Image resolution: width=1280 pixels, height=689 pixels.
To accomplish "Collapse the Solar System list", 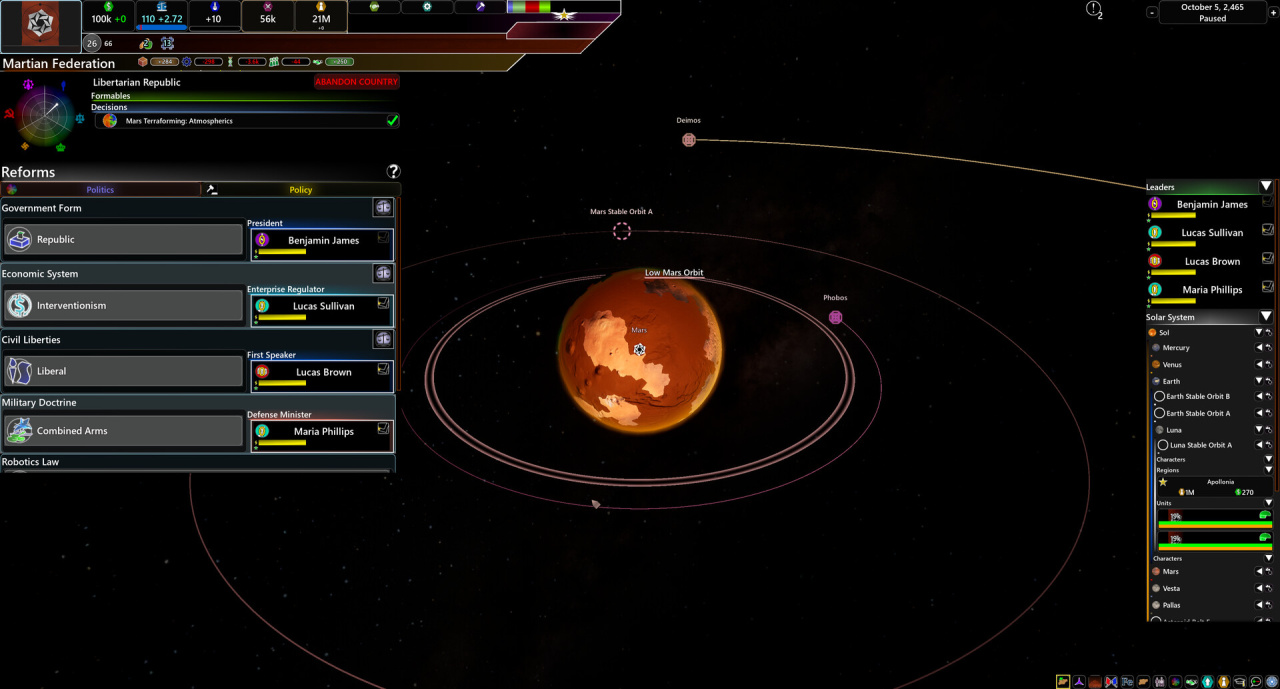I will (x=1265, y=317).
